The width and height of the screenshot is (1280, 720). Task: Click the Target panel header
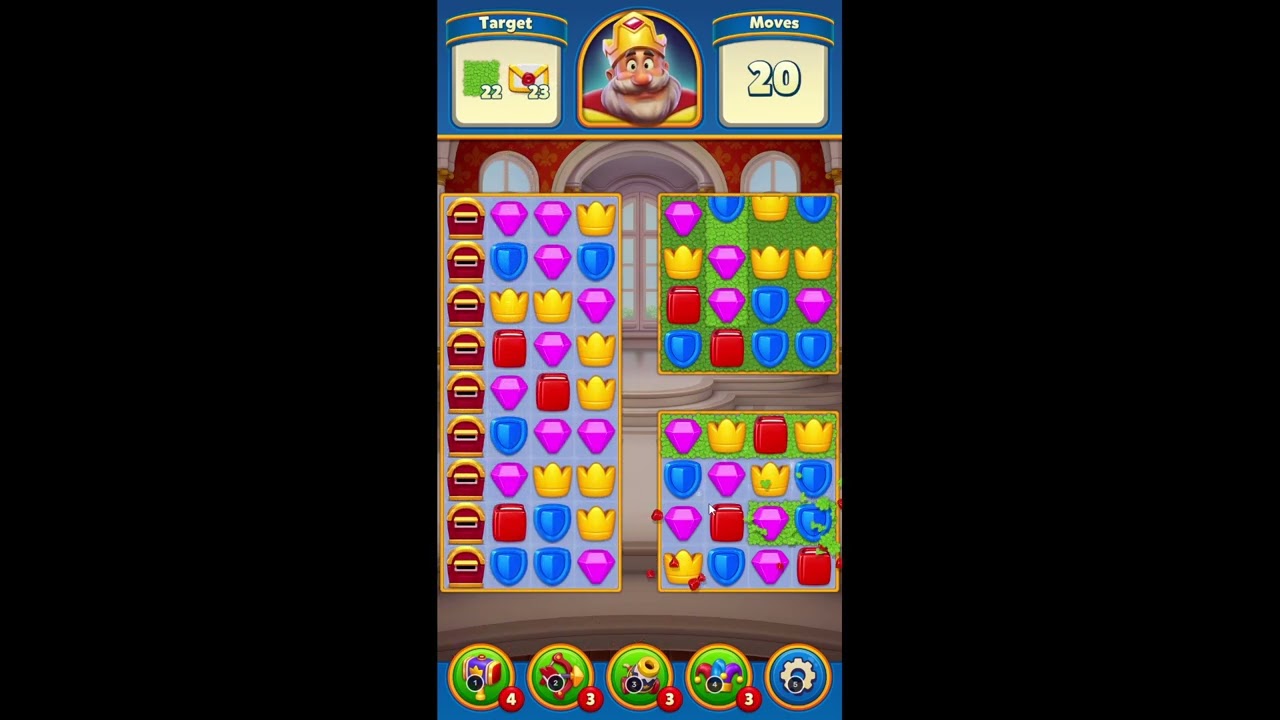click(506, 23)
